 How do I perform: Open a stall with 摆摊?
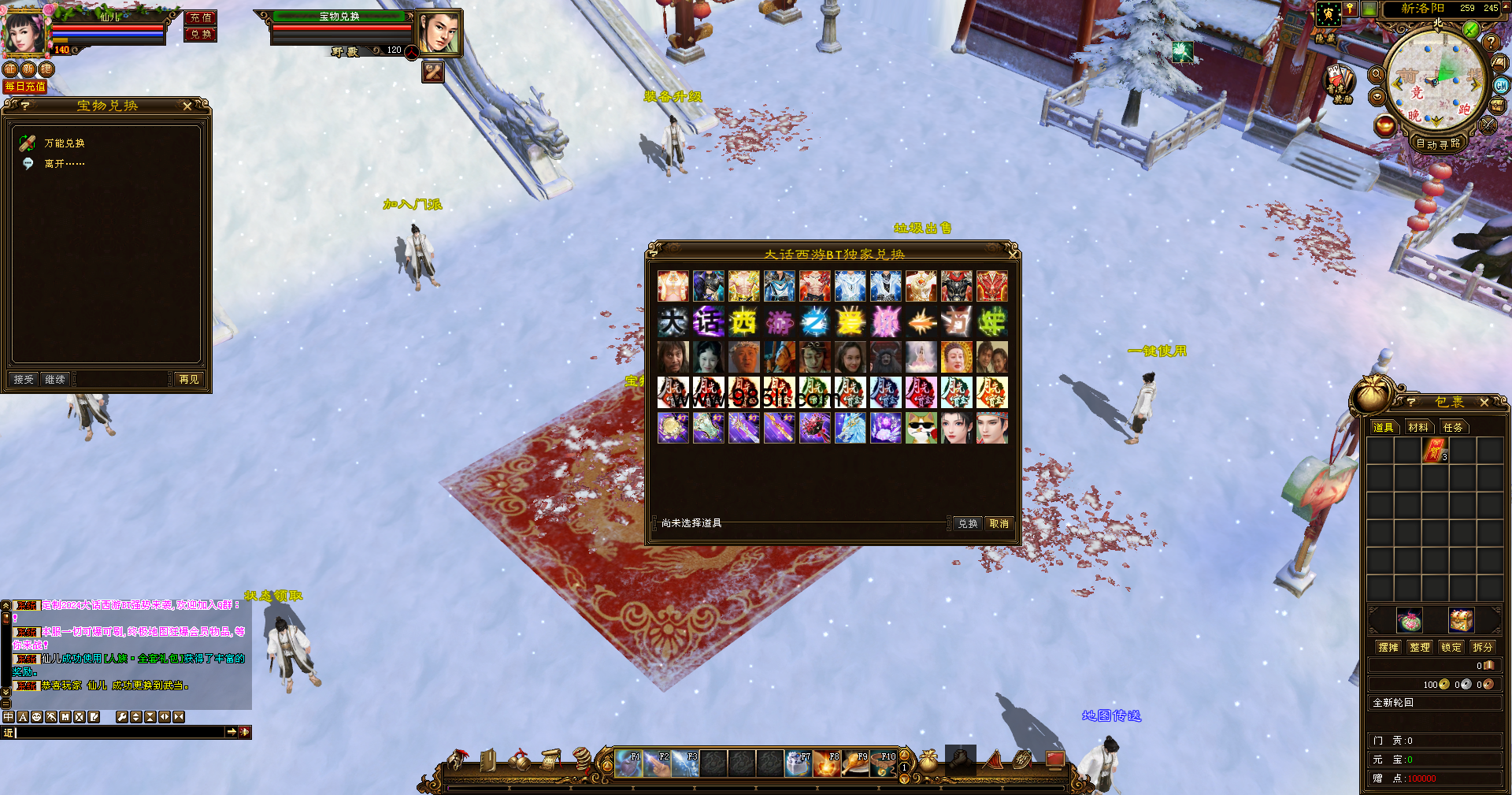pos(1388,647)
